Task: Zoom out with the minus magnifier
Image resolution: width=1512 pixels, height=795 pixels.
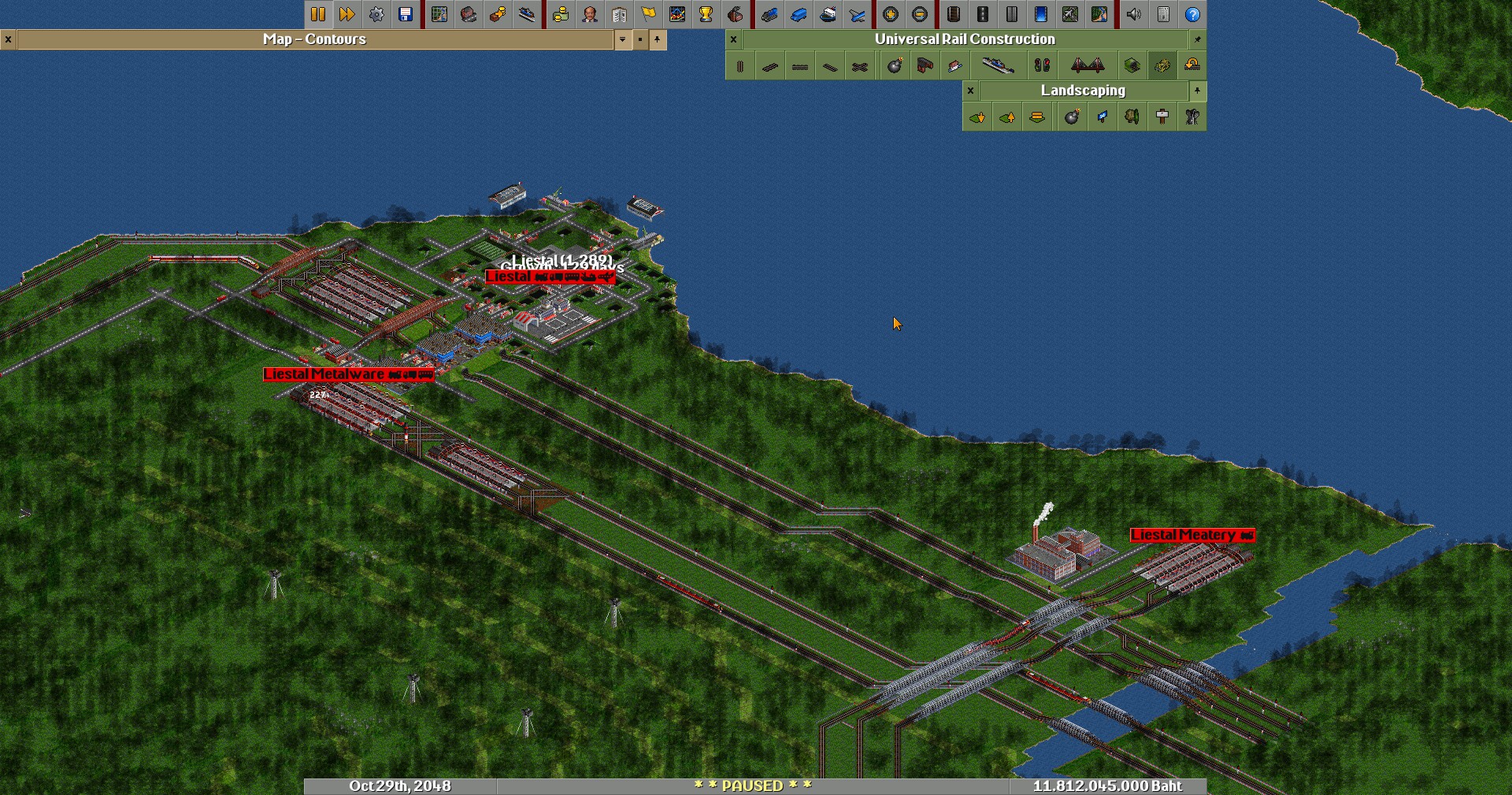Action: [920, 14]
